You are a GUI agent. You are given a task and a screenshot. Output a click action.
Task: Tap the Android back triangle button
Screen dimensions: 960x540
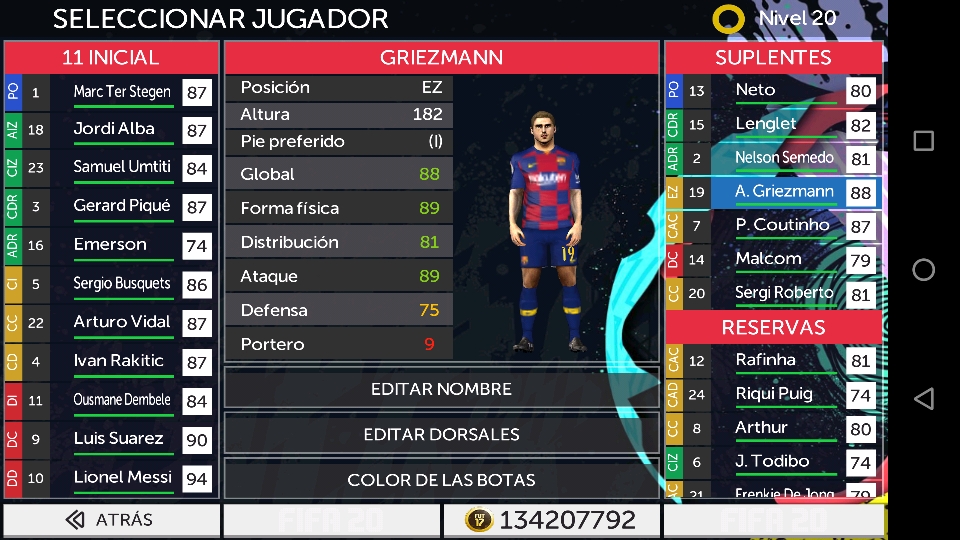[x=924, y=399]
